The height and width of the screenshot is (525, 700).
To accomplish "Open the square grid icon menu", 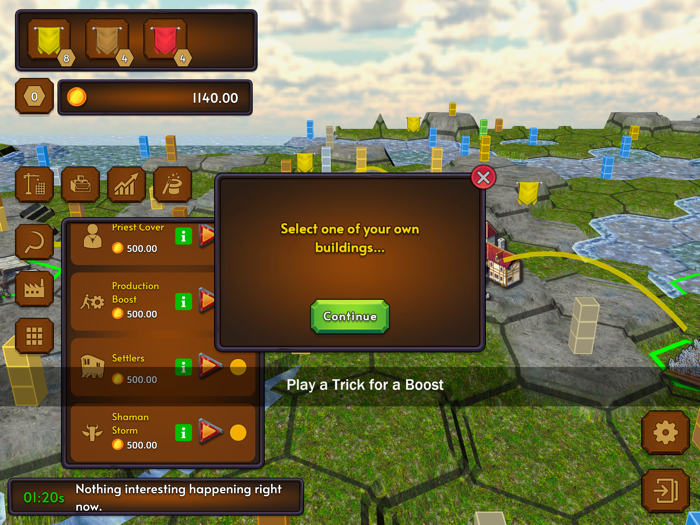I will point(35,337).
